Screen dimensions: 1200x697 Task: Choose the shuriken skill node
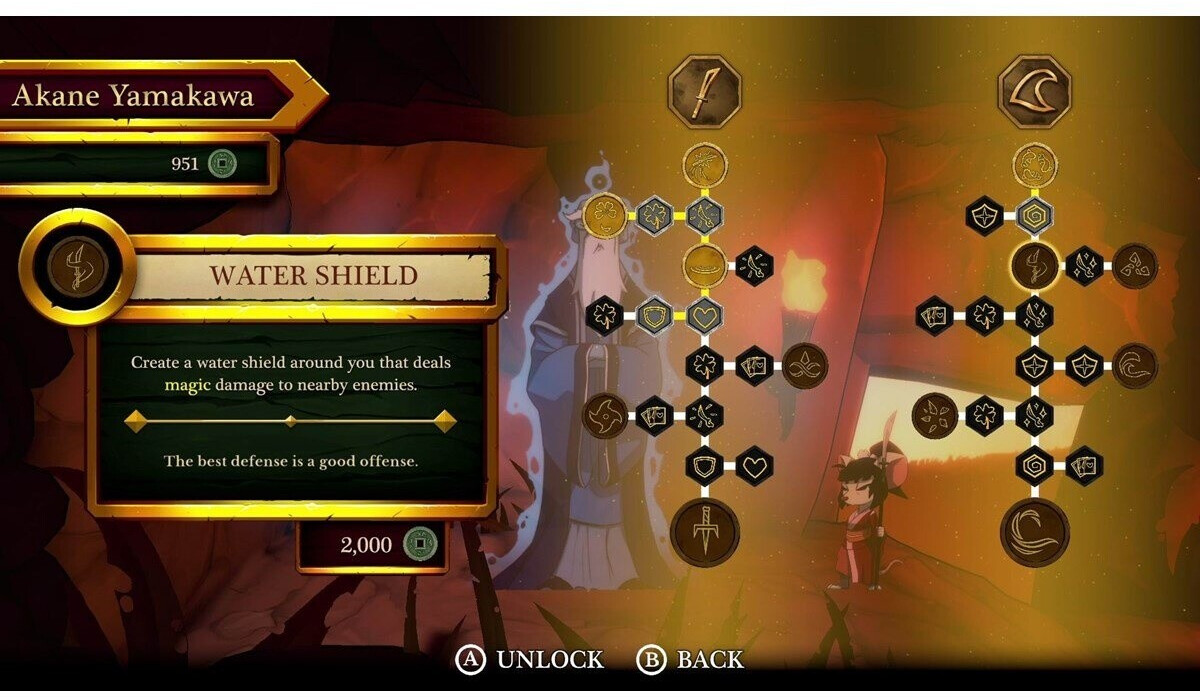point(607,412)
